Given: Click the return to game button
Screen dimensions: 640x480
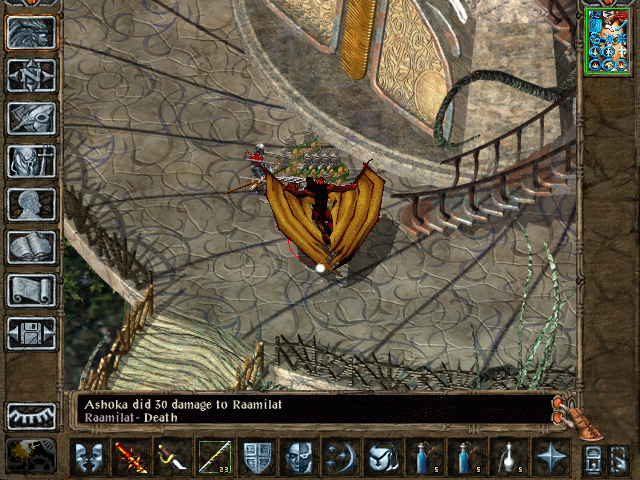Looking at the screenshot, I should click(x=31, y=32).
